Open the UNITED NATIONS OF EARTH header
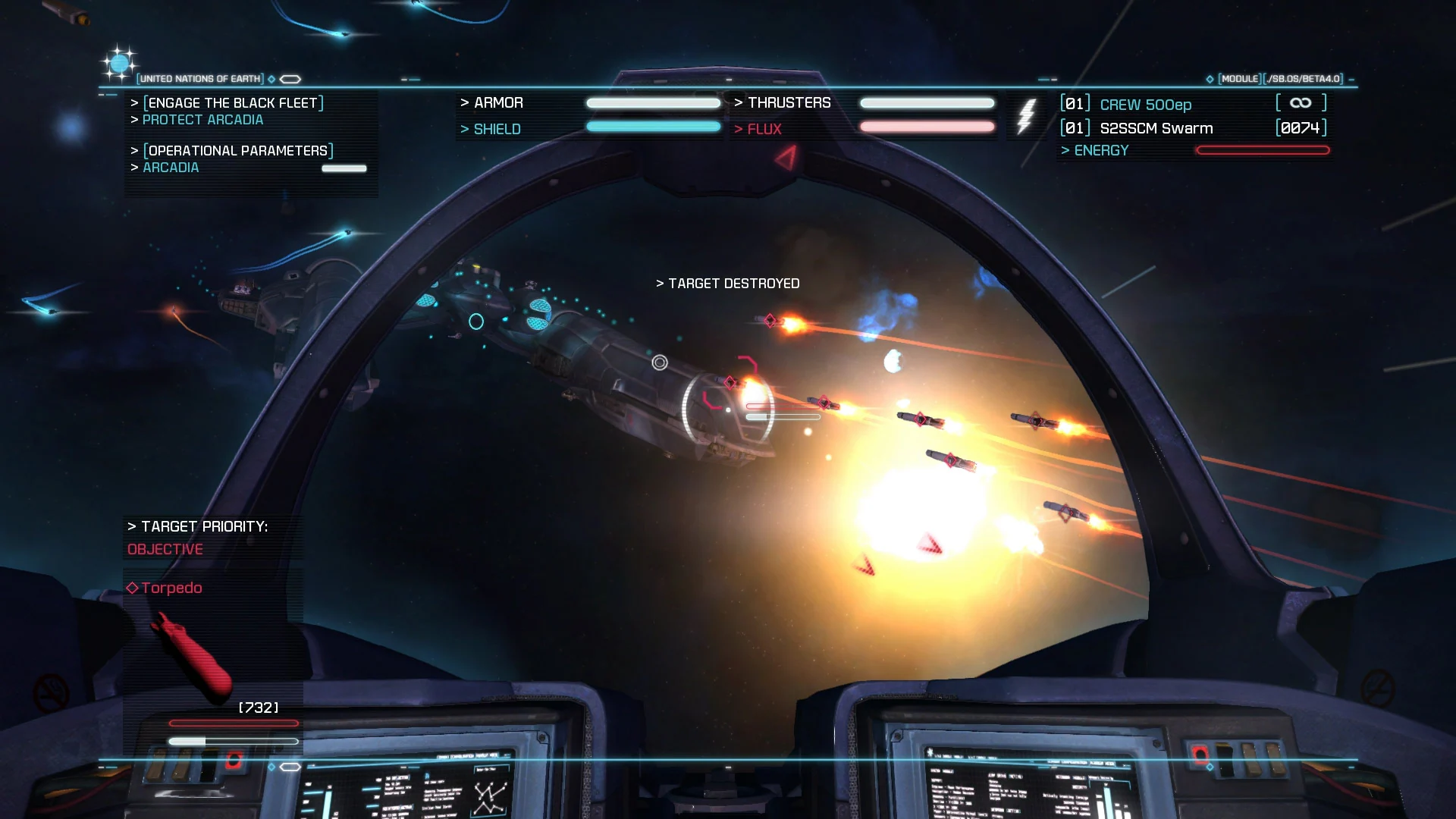 tap(200, 78)
